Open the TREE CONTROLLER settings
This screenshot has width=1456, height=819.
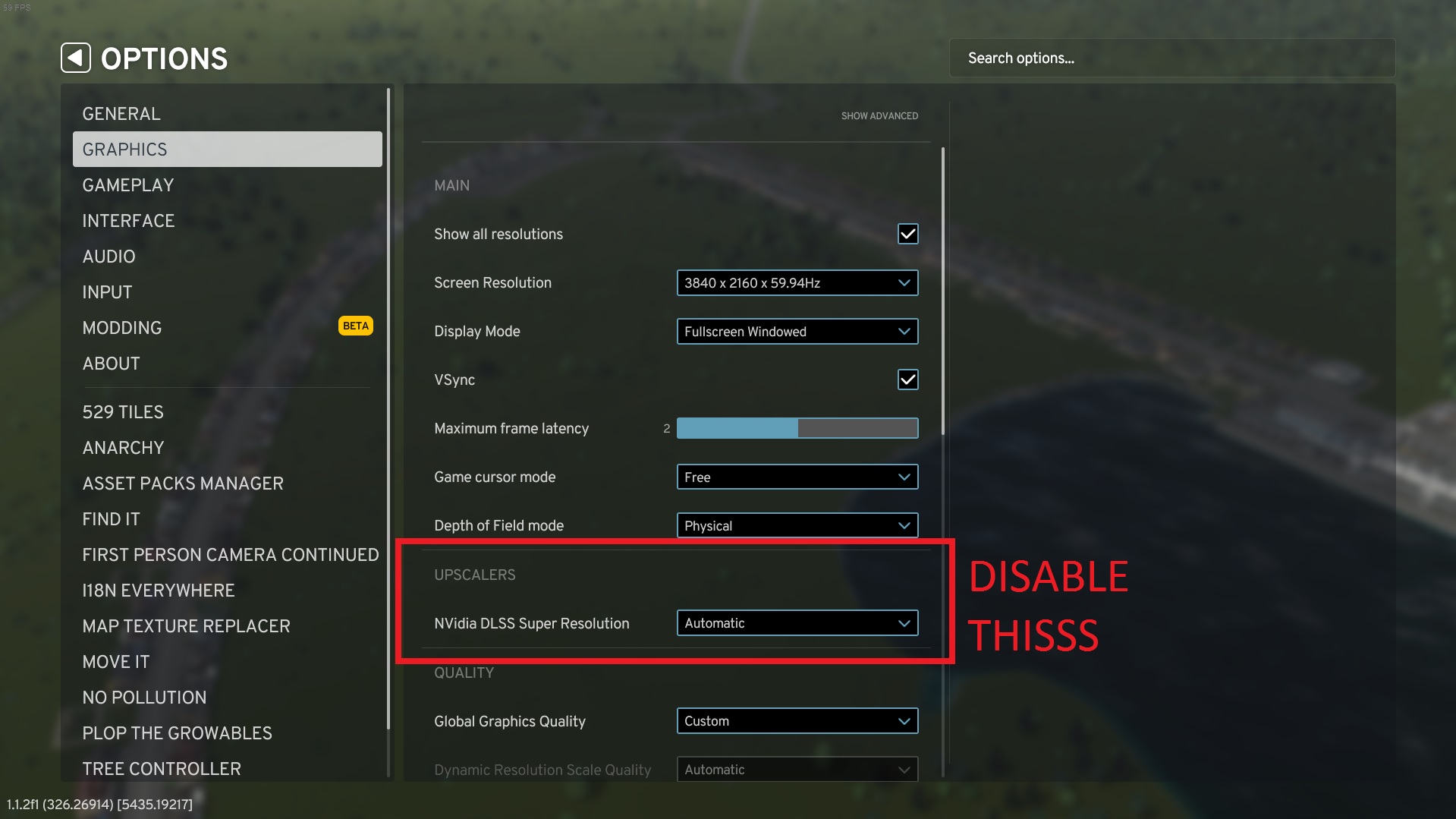click(162, 768)
